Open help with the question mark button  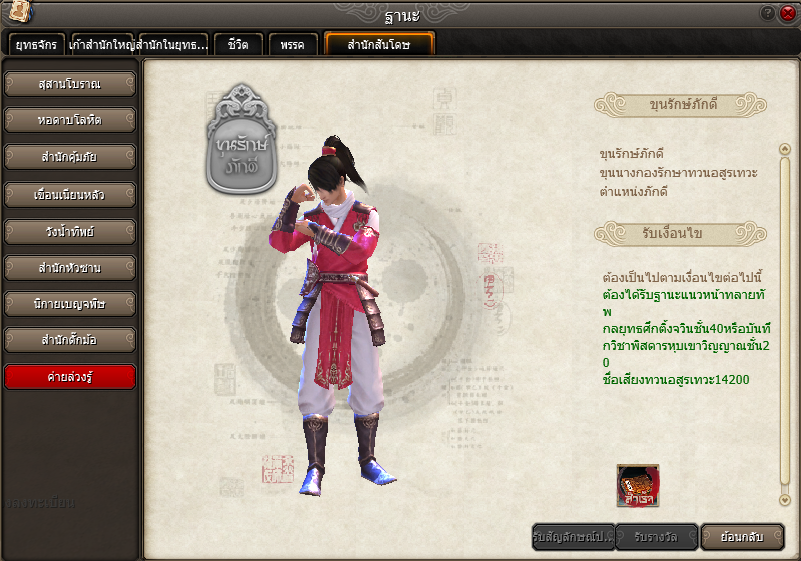tap(768, 13)
